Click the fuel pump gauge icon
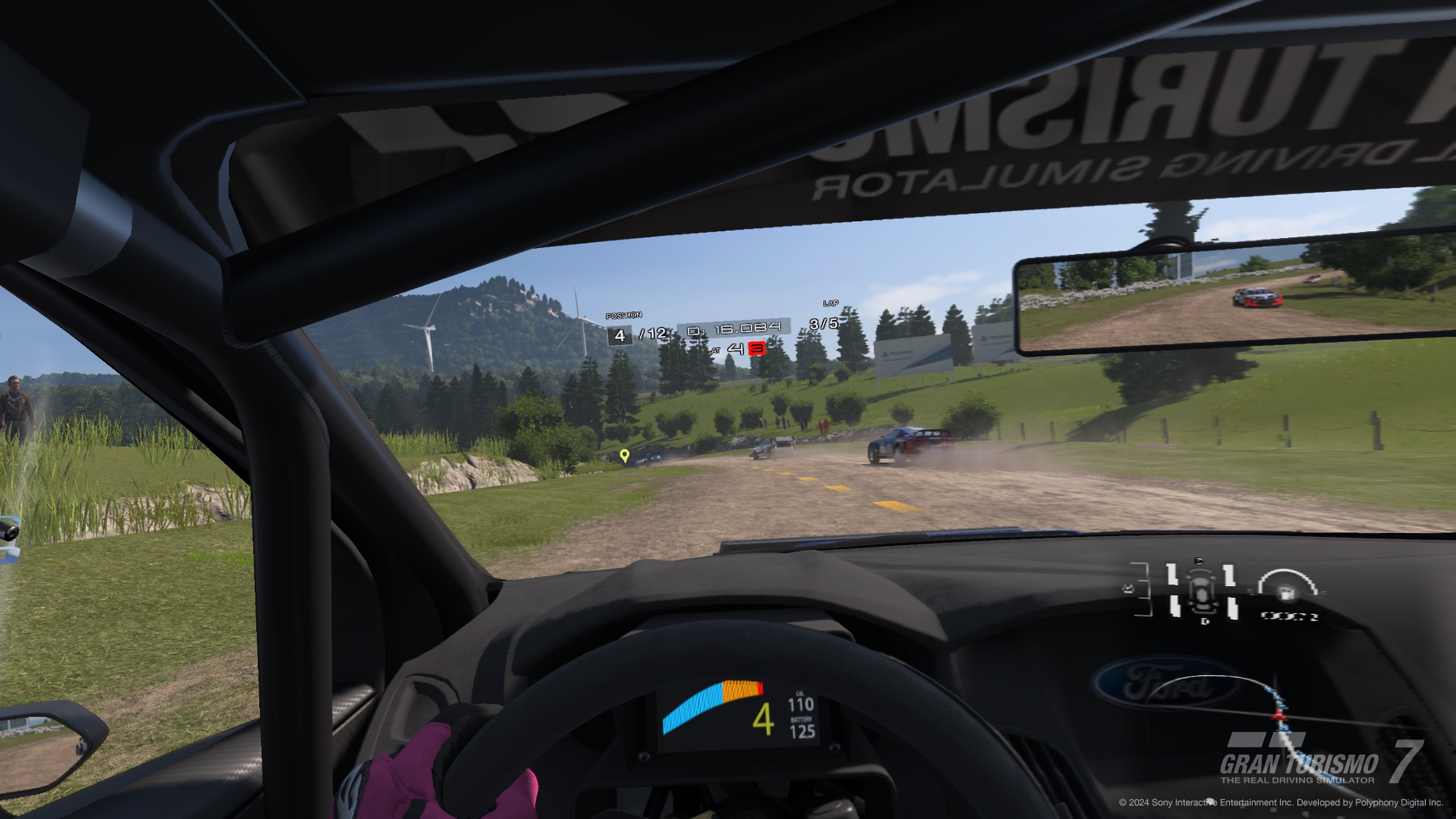This screenshot has width=1456, height=819. 1285,593
